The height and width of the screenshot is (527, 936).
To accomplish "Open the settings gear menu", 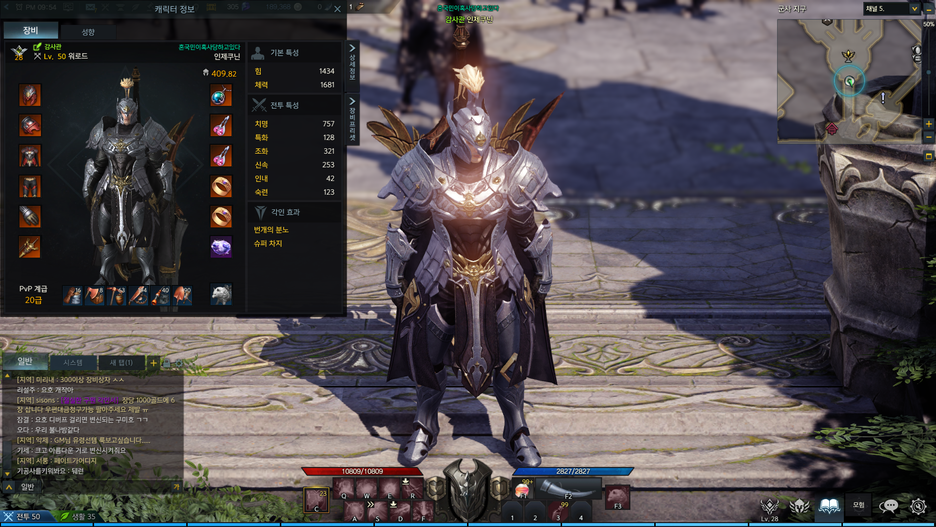I will 918,507.
